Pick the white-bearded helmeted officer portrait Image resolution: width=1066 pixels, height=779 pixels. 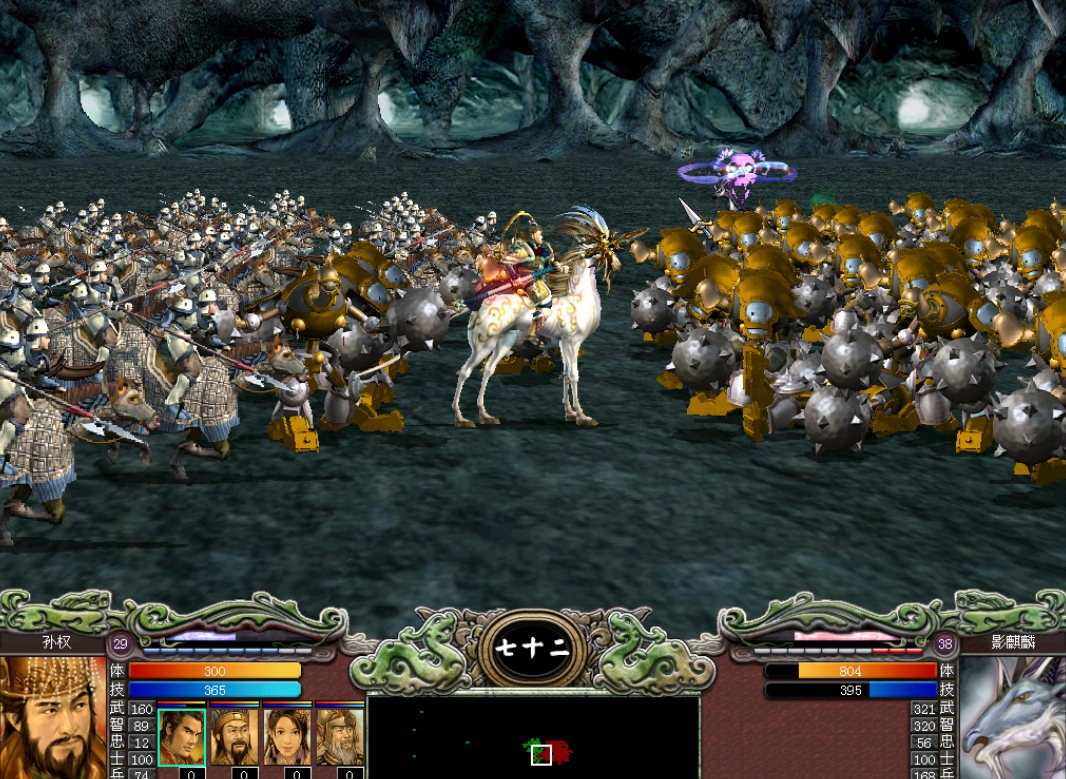(x=340, y=736)
